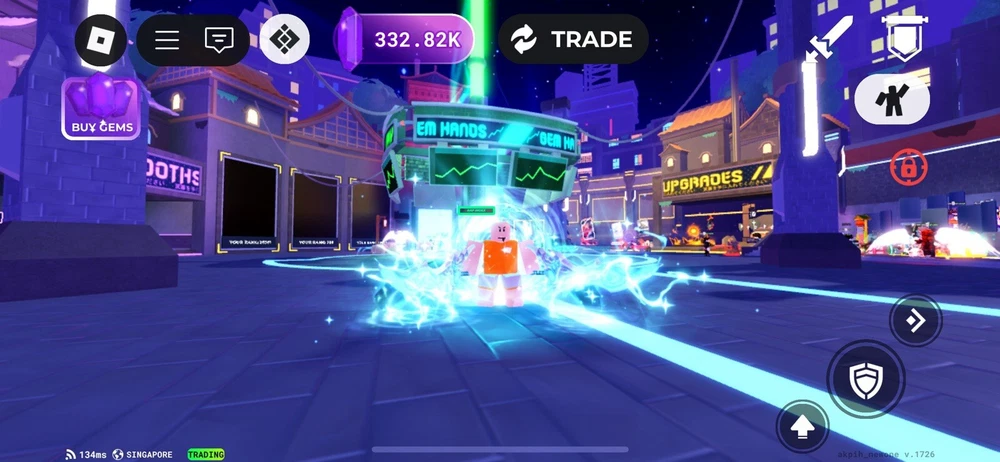Image resolution: width=1000 pixels, height=462 pixels.
Task: Toggle the red padlock icon
Action: 908,167
